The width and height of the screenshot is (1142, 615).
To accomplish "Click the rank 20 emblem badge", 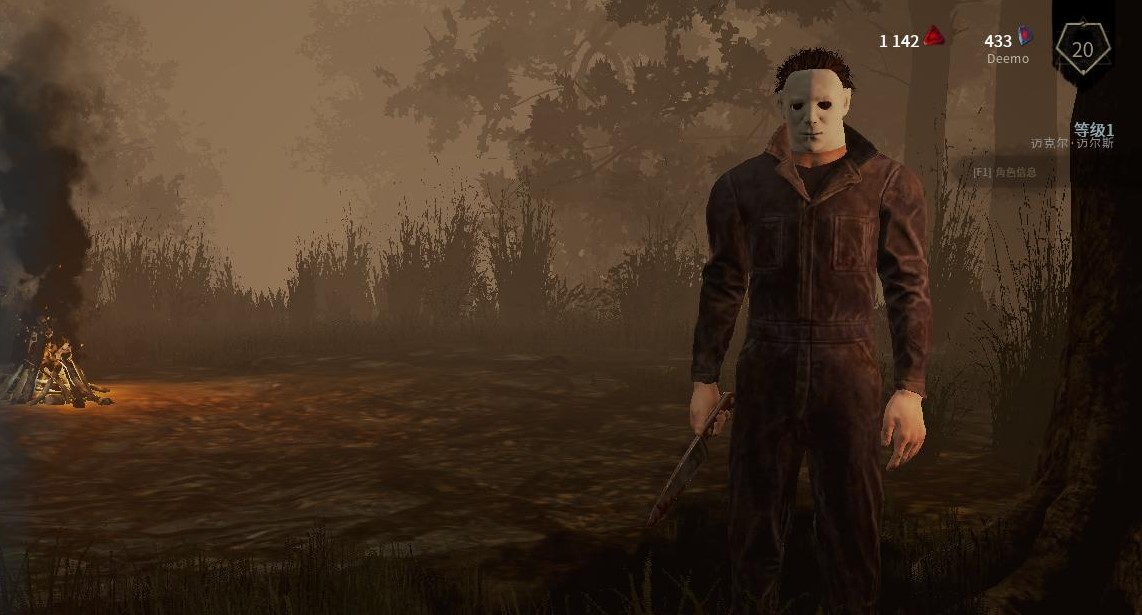I will coord(1082,49).
